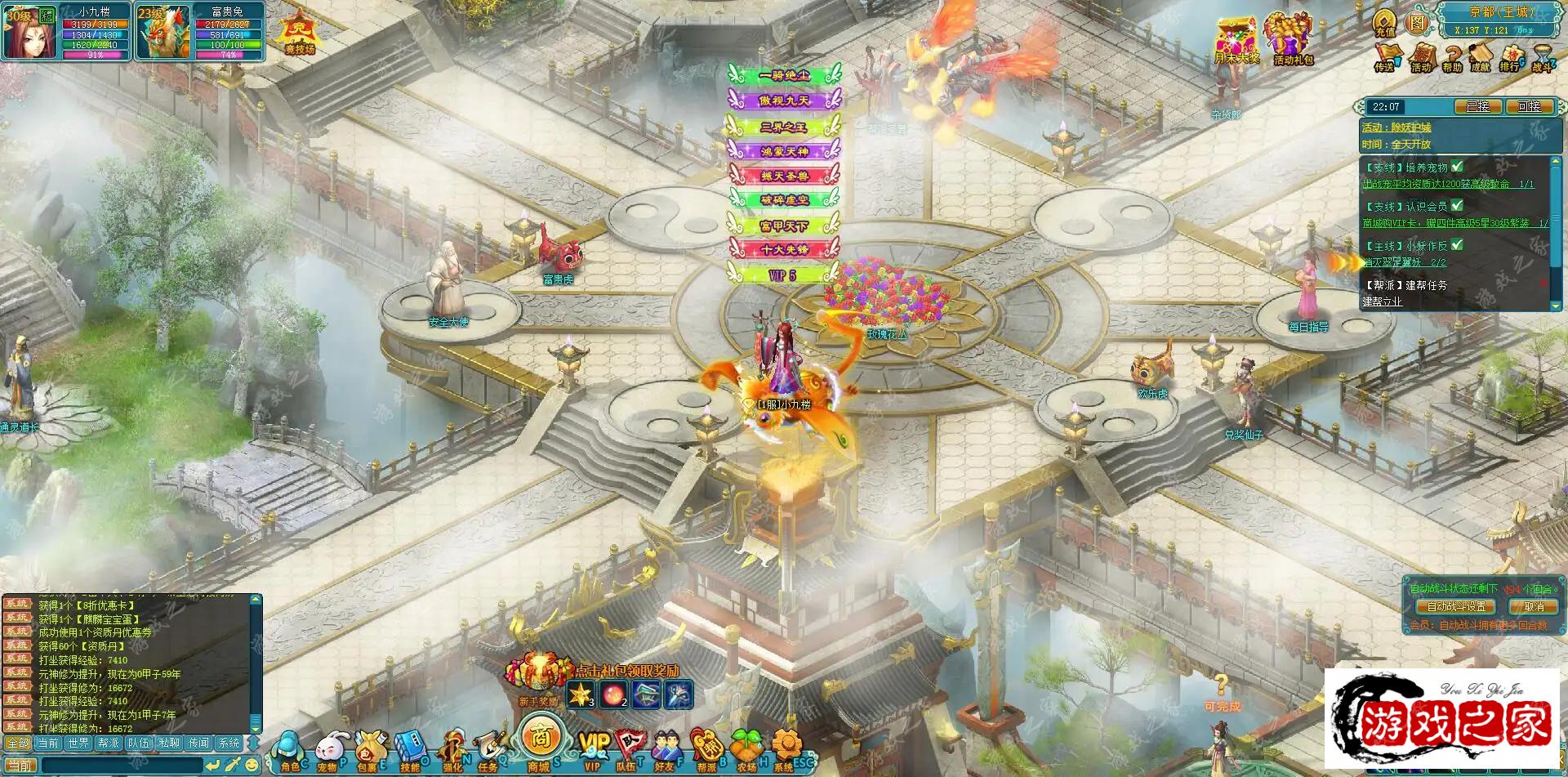Cancel auto-battle with the 取消 button
The width and height of the screenshot is (1568, 777).
tap(1533, 606)
